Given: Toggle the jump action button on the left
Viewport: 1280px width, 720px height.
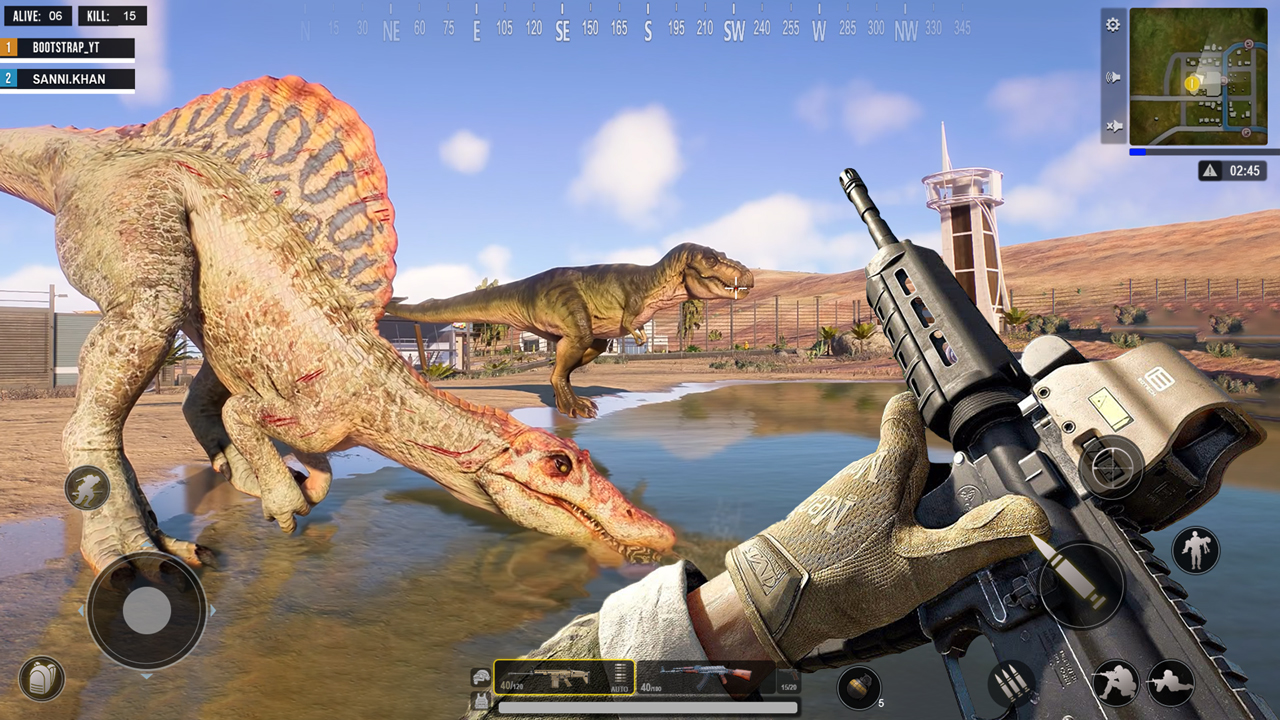Looking at the screenshot, I should (x=86, y=489).
